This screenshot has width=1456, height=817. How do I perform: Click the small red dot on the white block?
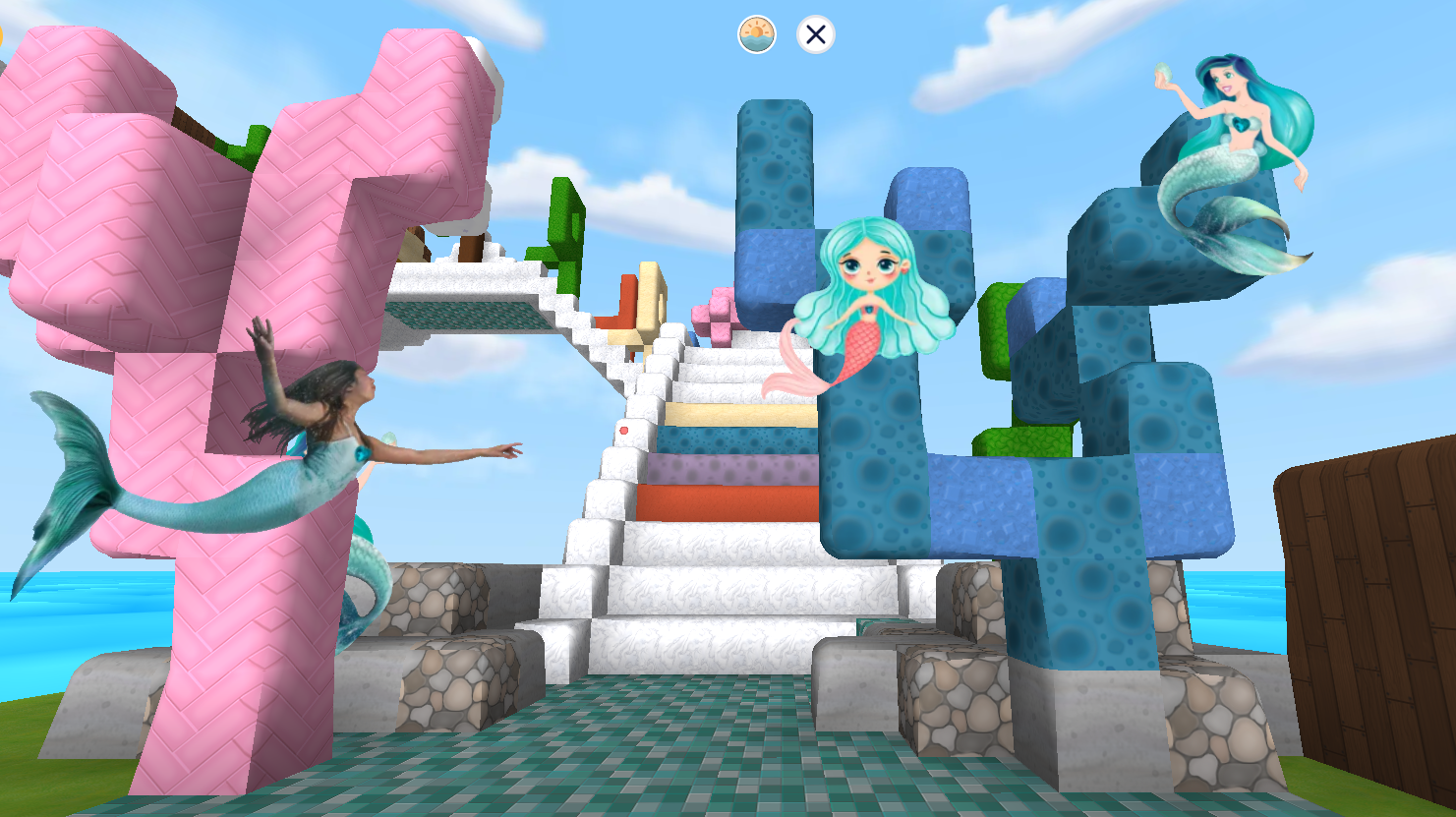[623, 431]
